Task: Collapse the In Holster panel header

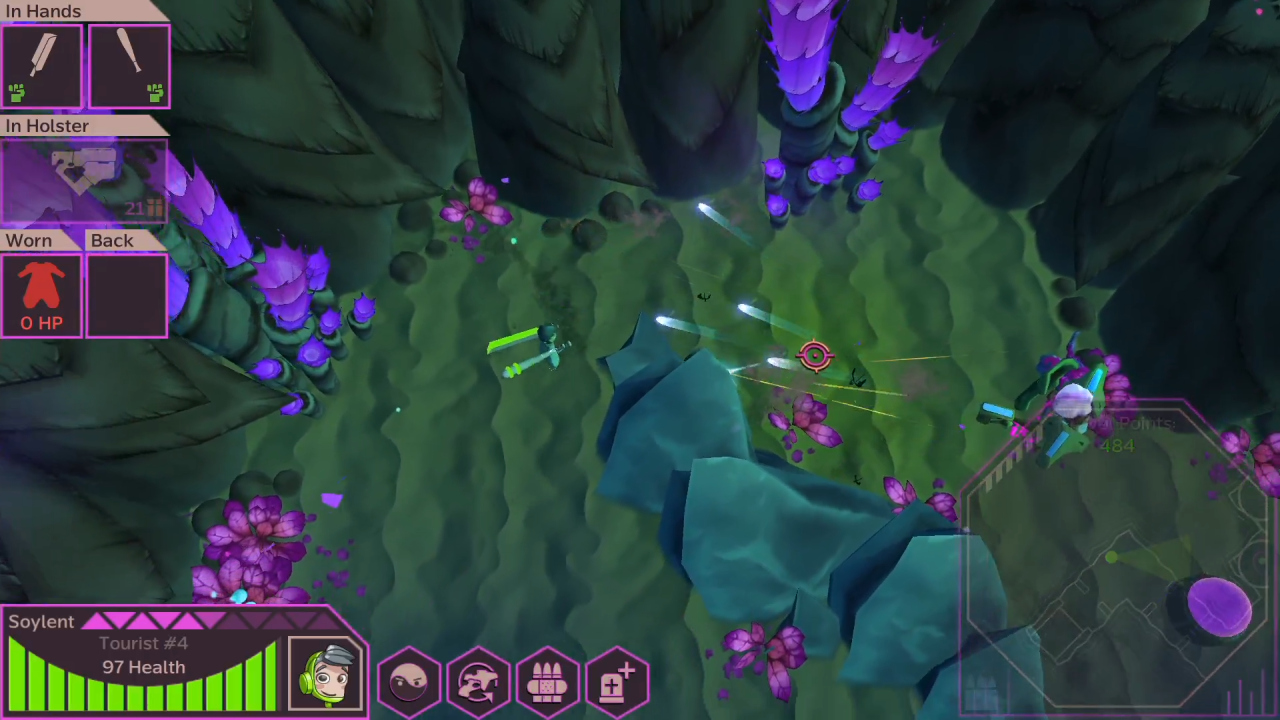Action: click(x=47, y=126)
